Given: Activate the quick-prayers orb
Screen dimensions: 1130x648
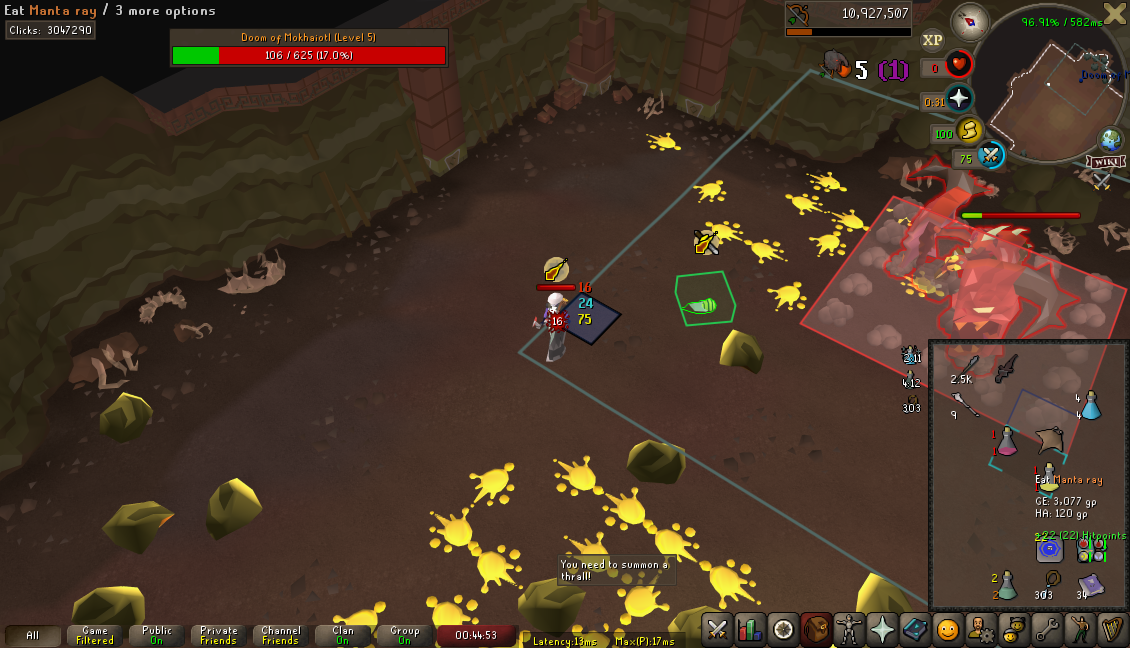Looking at the screenshot, I should (x=959, y=97).
